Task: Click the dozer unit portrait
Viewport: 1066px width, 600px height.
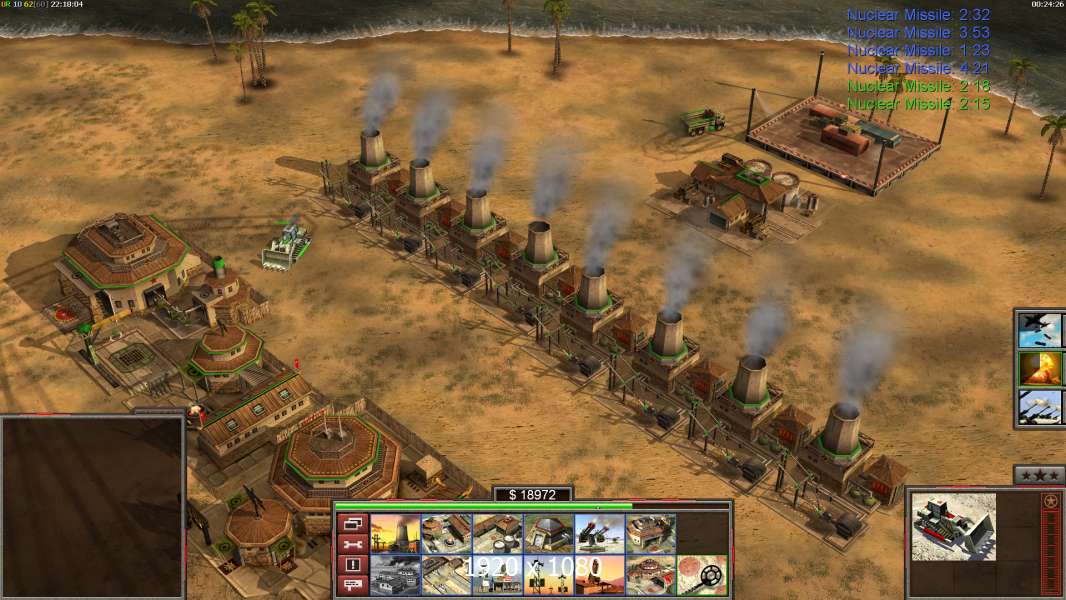Action: pyautogui.click(x=954, y=526)
